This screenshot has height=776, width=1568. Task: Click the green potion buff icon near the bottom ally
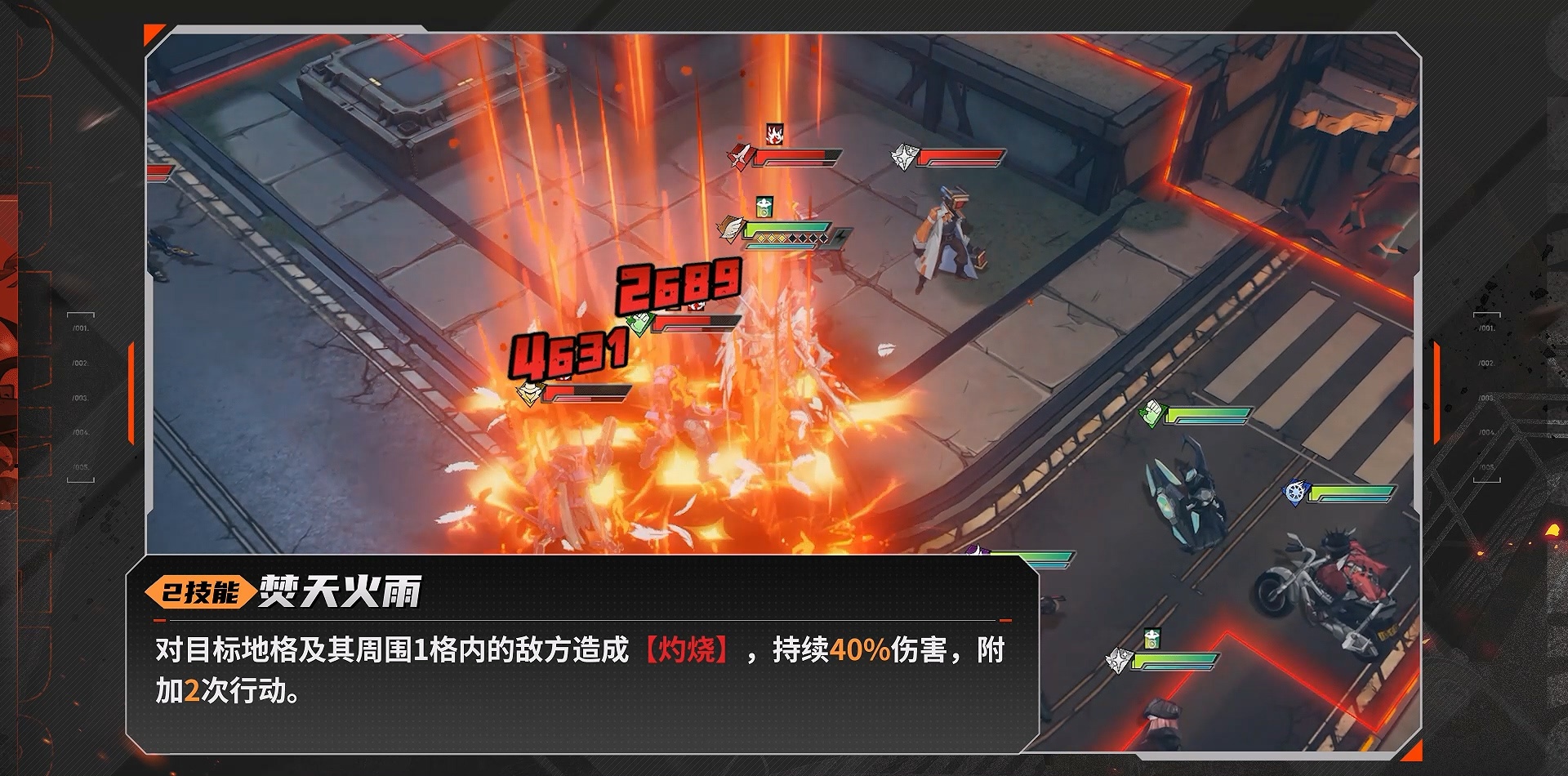1152,639
